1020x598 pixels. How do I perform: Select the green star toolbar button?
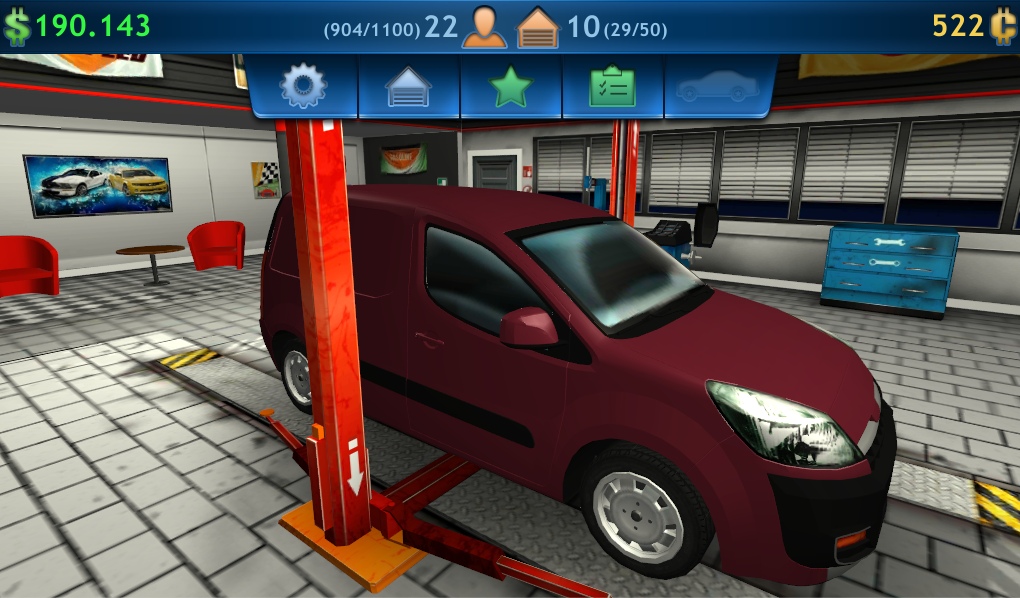[511, 88]
